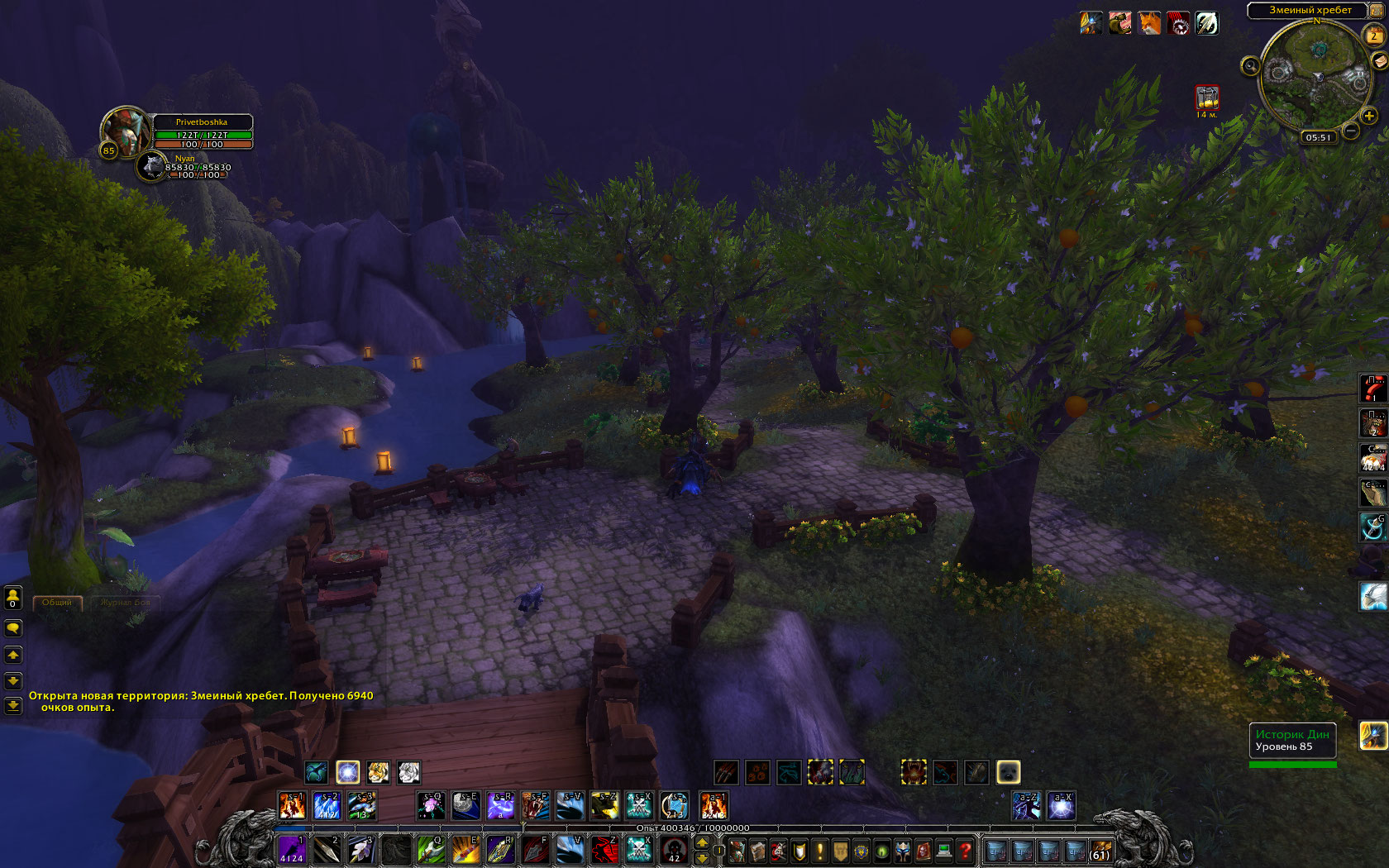Click the mail envelope icon by minimap
Image resolution: width=1389 pixels, height=868 pixels.
tap(1379, 61)
